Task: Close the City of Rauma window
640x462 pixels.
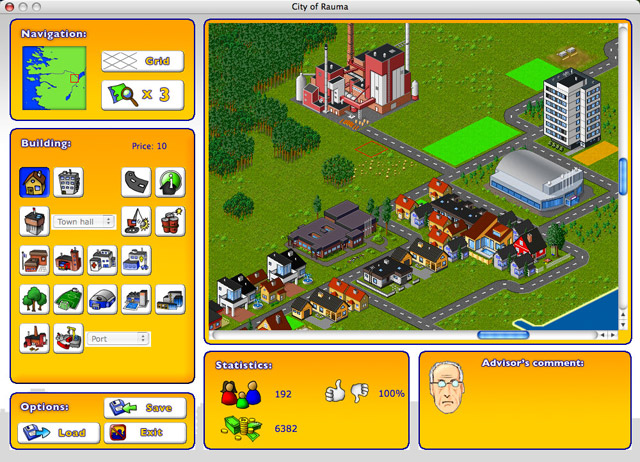Action: click(10, 7)
